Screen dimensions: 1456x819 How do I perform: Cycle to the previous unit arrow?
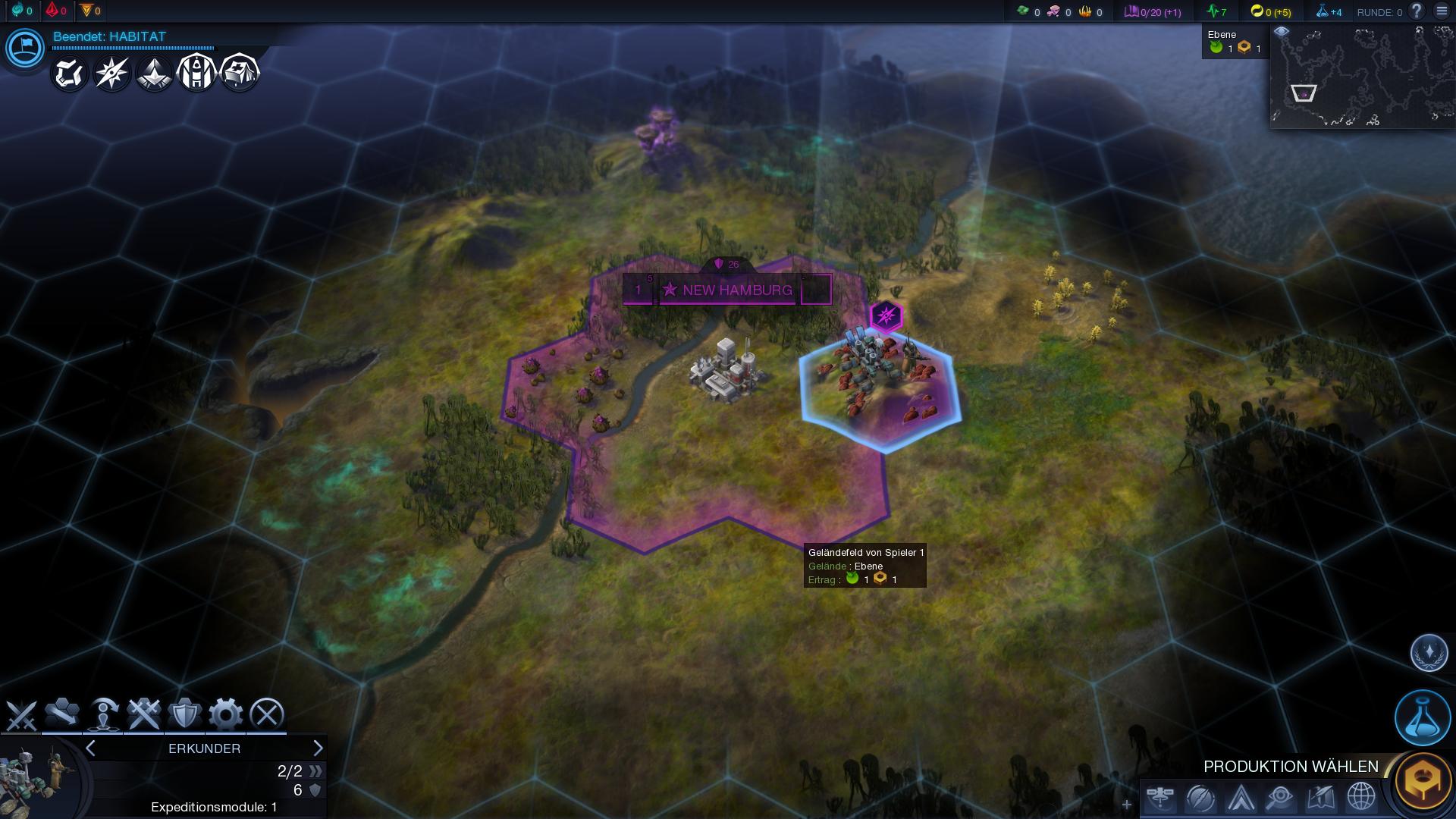click(91, 748)
